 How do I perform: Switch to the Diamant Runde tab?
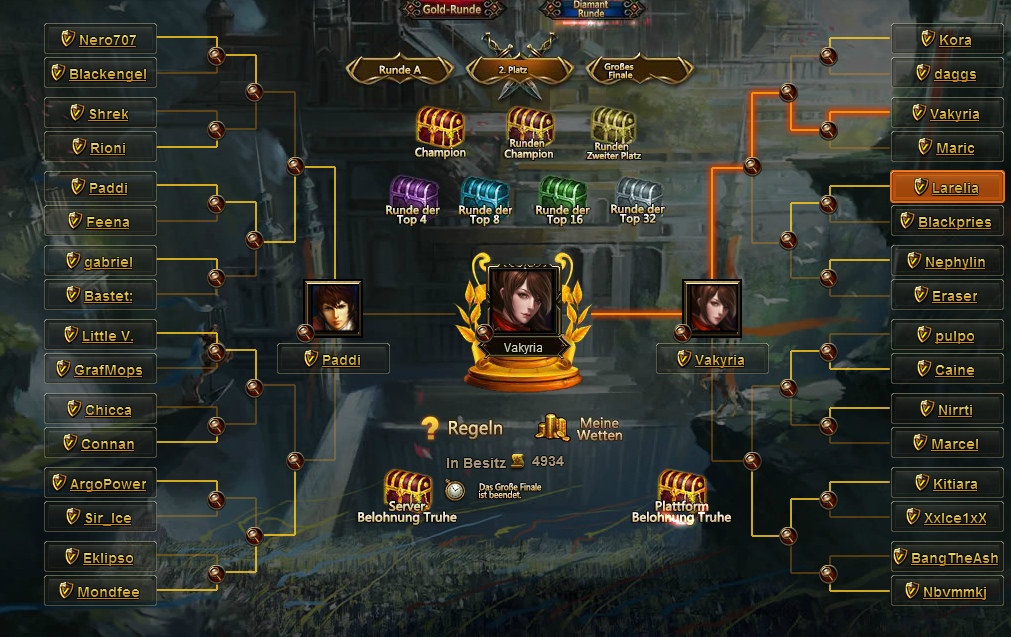(591, 9)
